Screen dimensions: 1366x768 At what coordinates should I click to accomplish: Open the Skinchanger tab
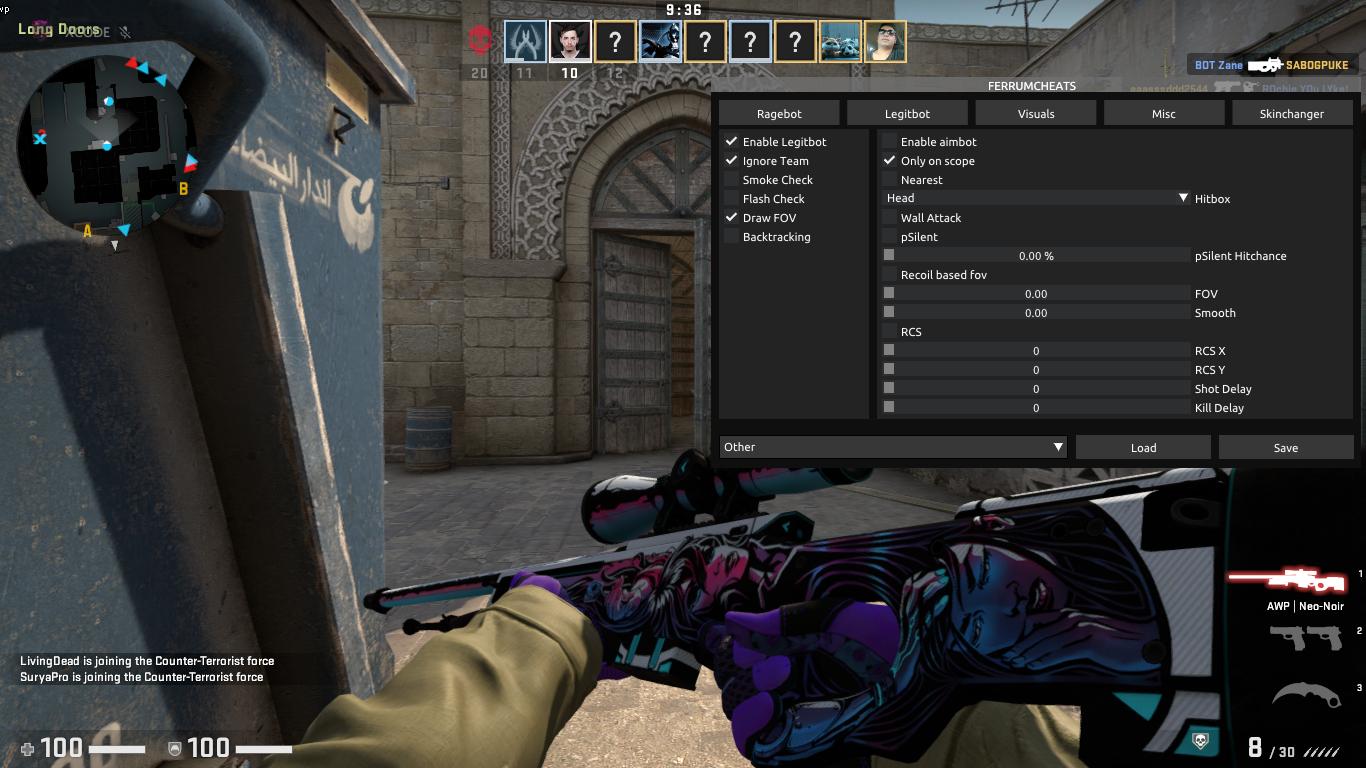point(1292,113)
